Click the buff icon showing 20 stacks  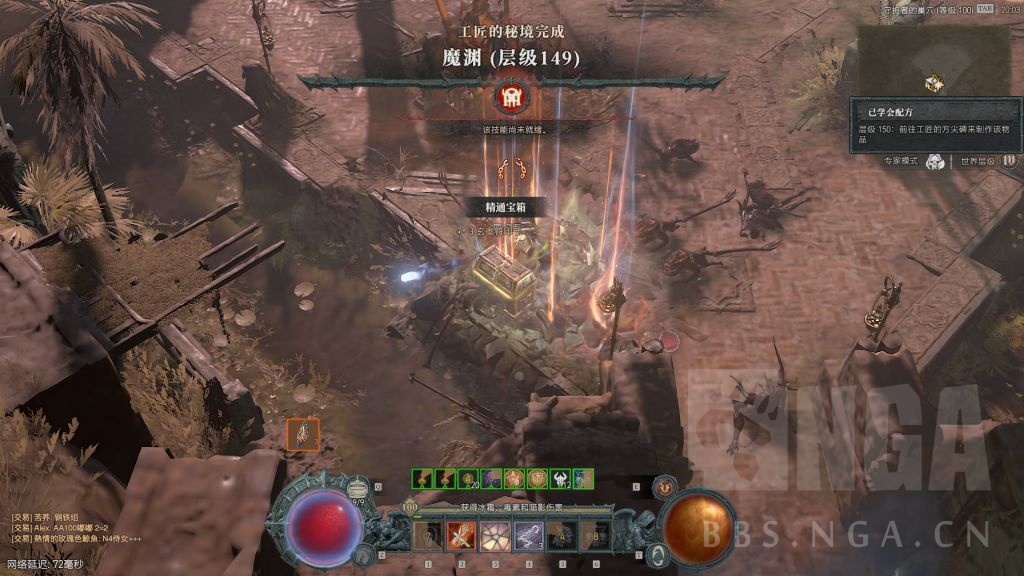[x=468, y=479]
